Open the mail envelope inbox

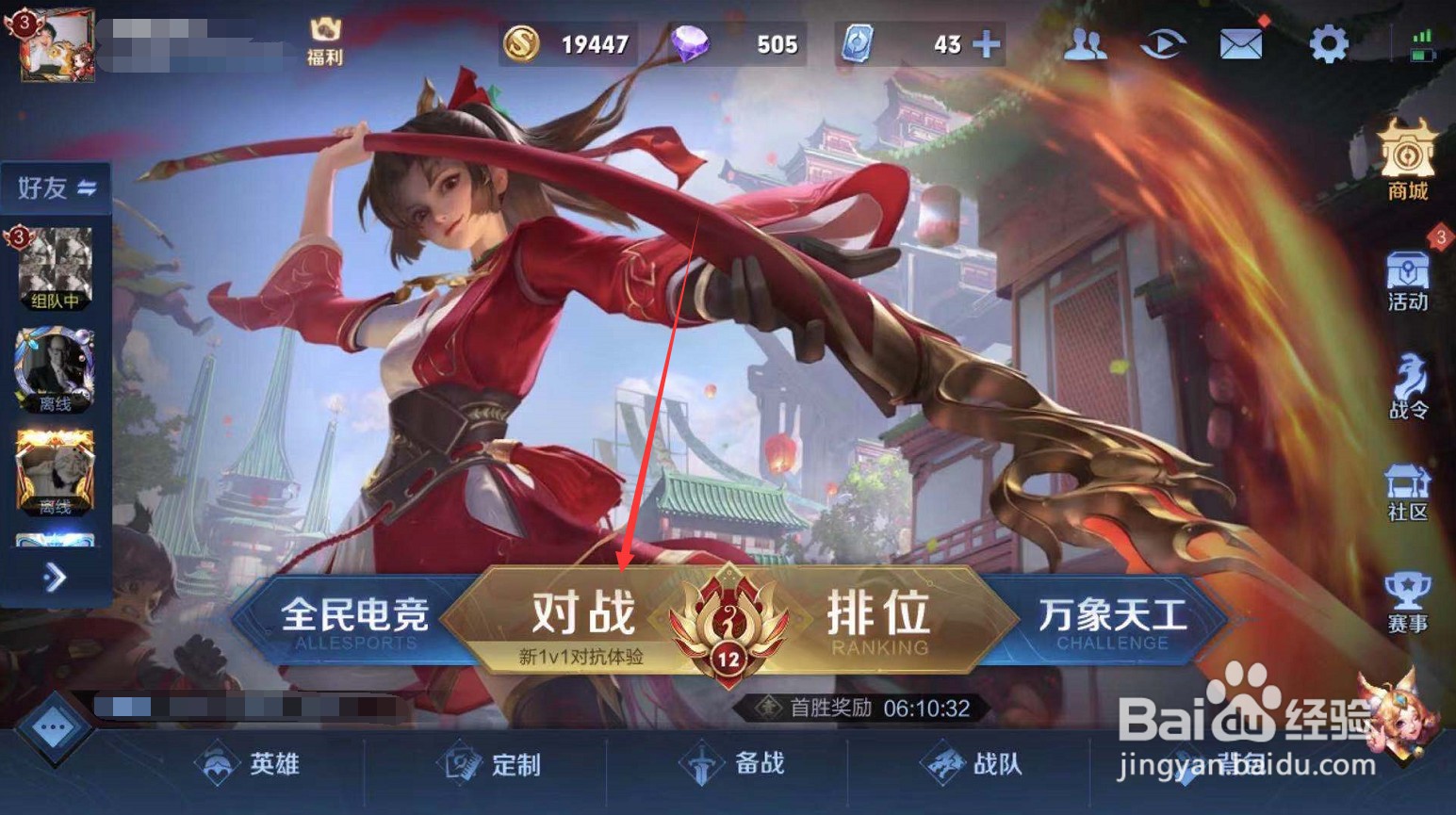[1239, 42]
